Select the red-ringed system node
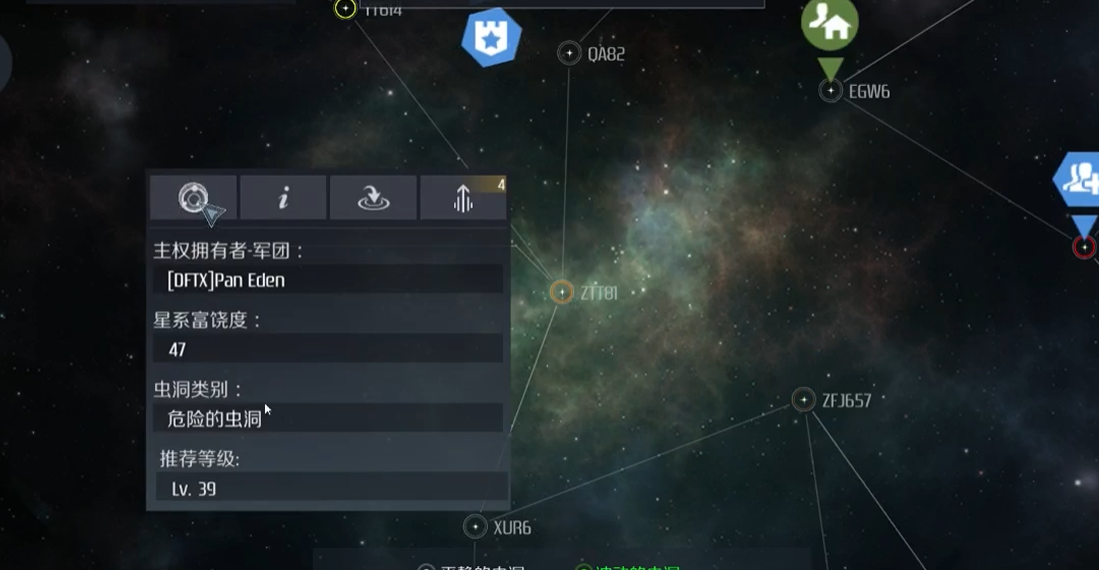The width and height of the screenshot is (1099, 570). pyautogui.click(x=1084, y=247)
